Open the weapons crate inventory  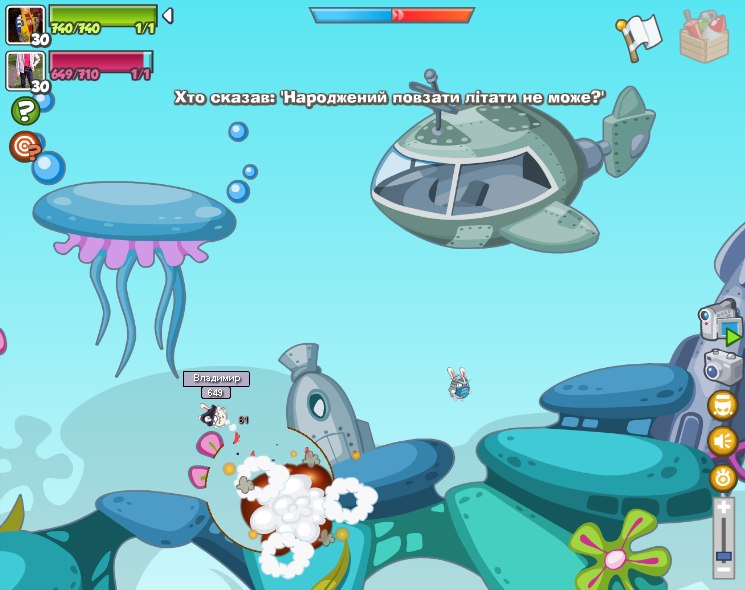coord(704,37)
